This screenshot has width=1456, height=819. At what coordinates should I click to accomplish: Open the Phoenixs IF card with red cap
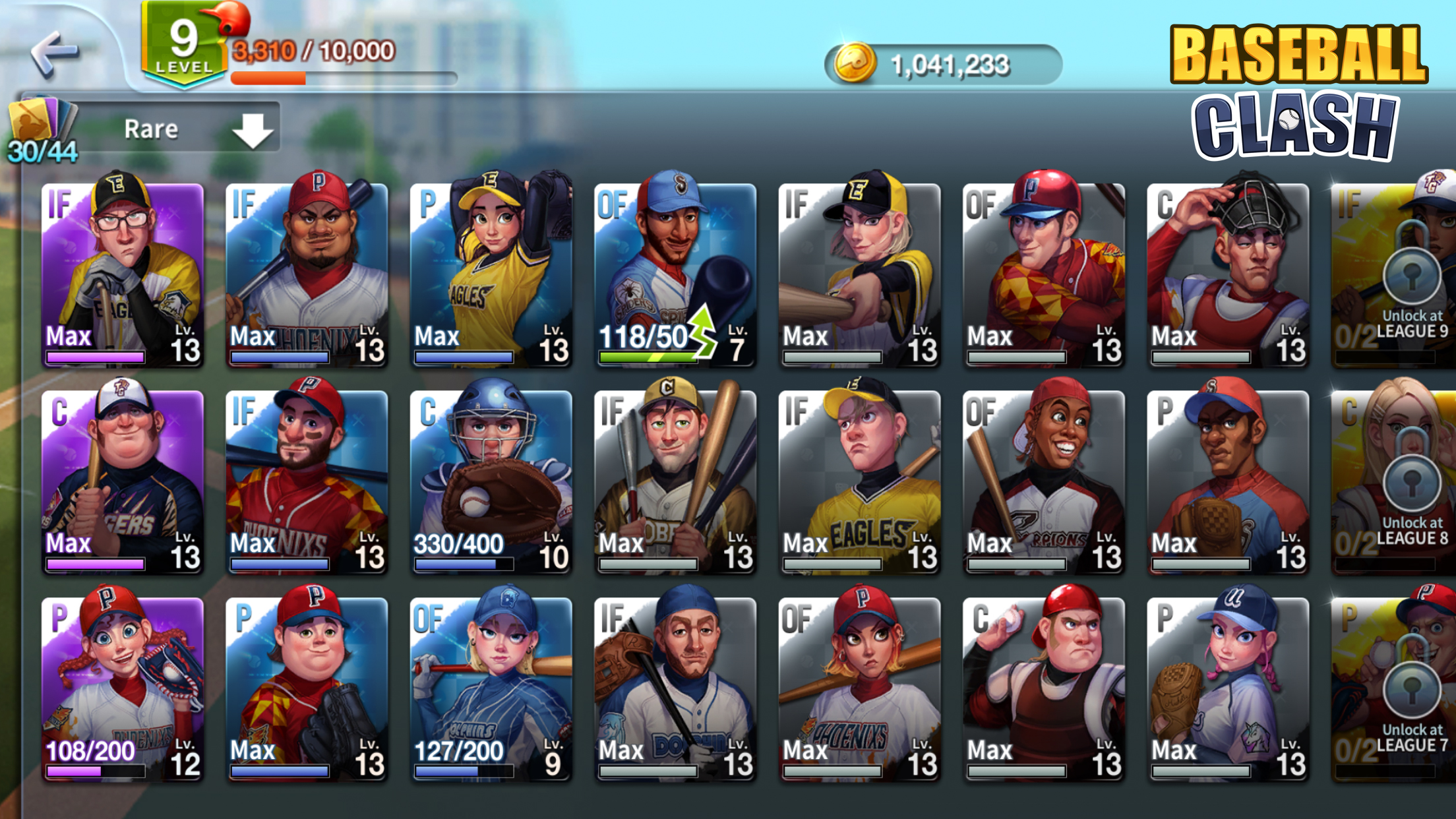point(307,478)
